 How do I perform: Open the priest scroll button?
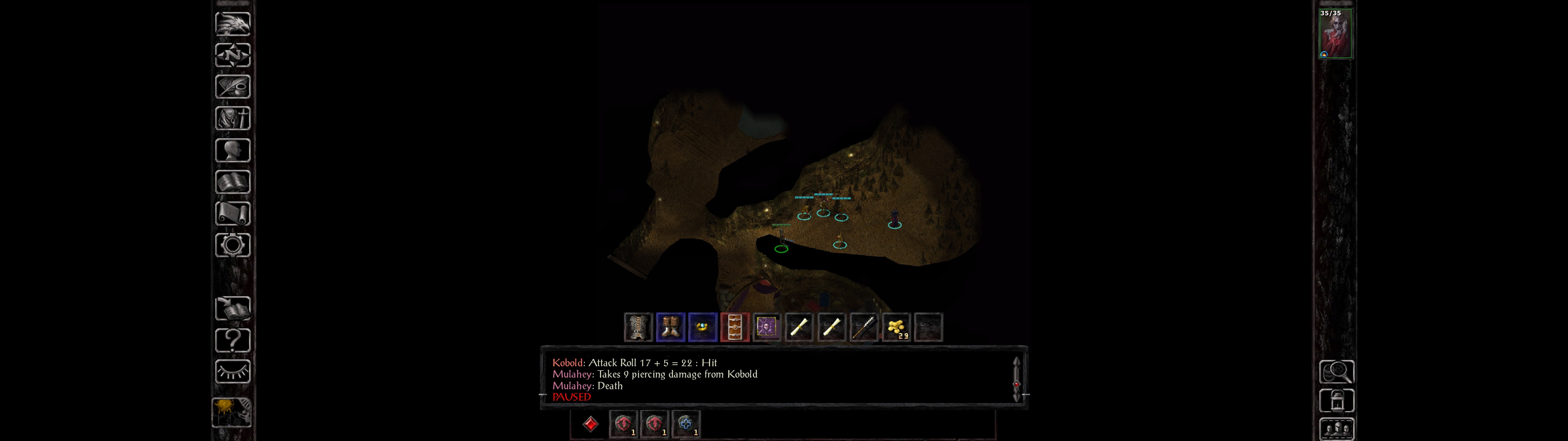tap(232, 213)
